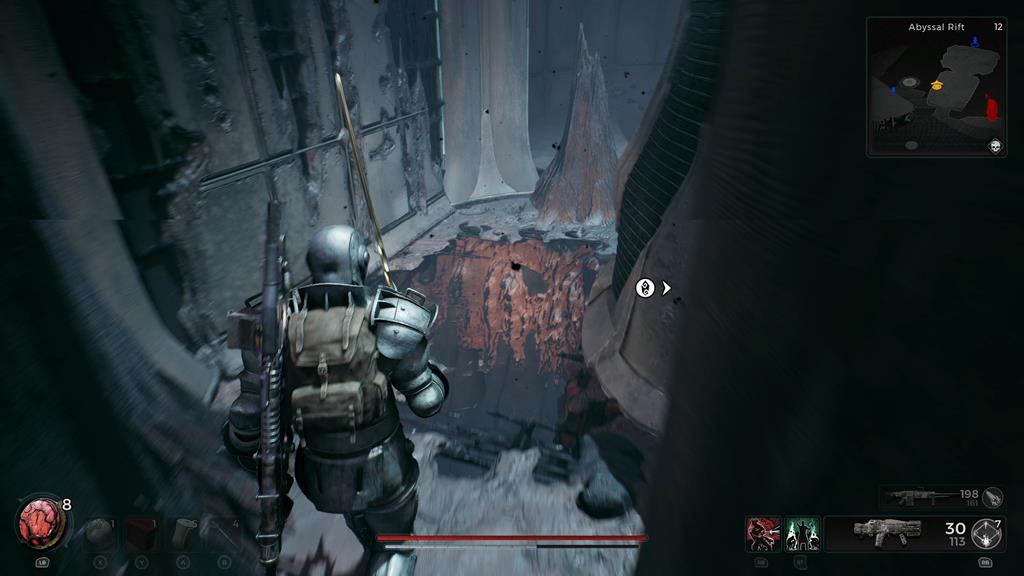
Task: Activate the red gunner skill icon
Action: 763,534
